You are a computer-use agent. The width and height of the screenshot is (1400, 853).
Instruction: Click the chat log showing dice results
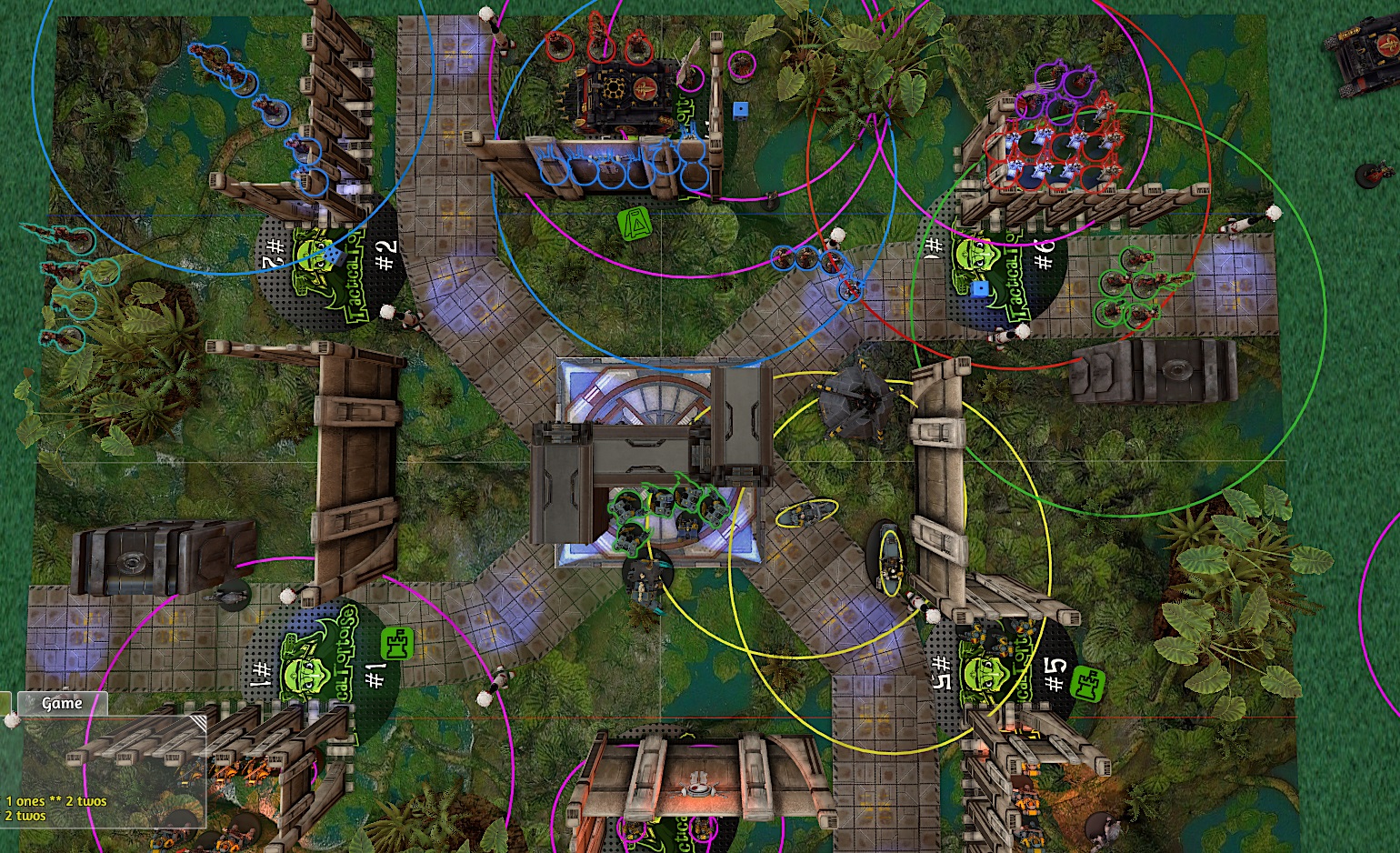(56, 808)
